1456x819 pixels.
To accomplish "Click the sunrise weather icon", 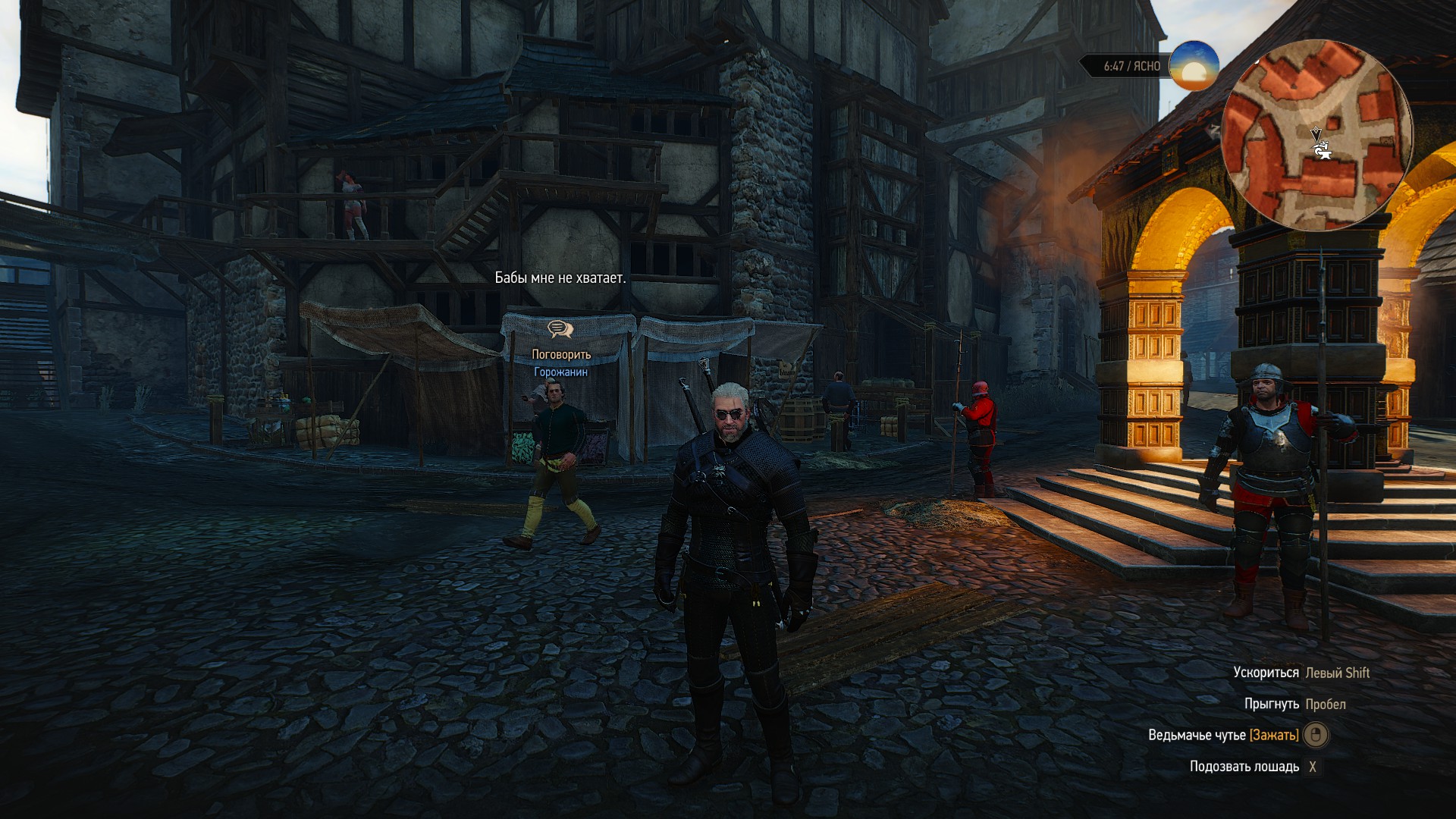I will pos(1194,67).
